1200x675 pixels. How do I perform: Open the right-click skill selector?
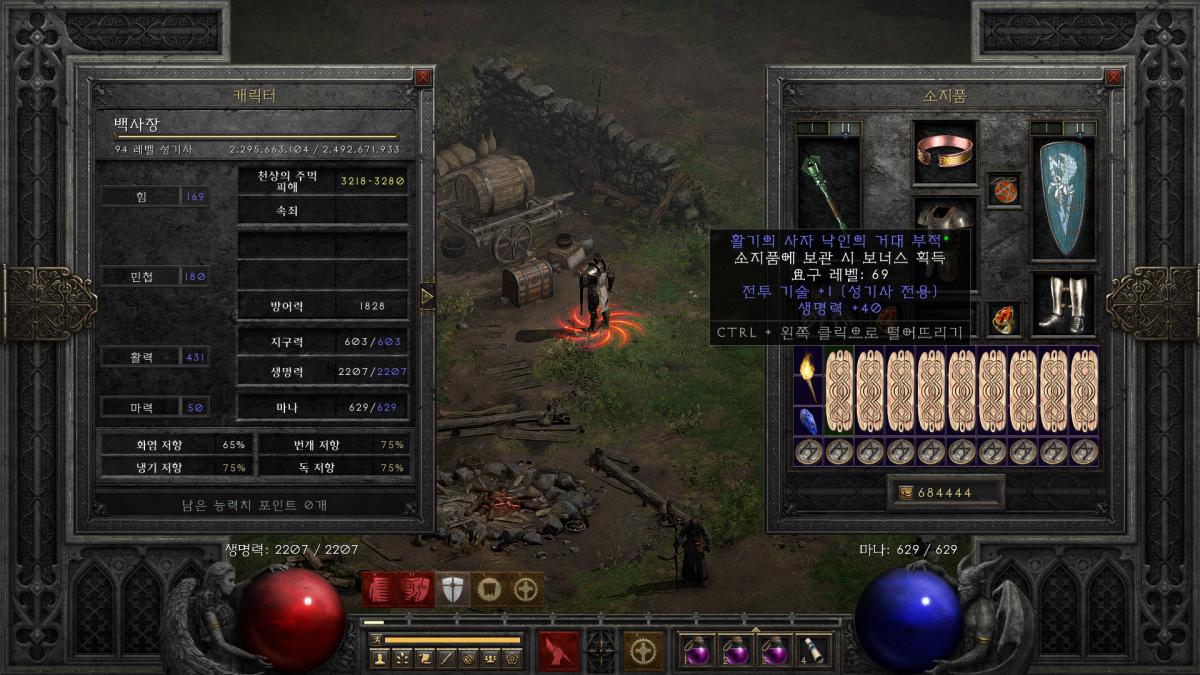(643, 651)
